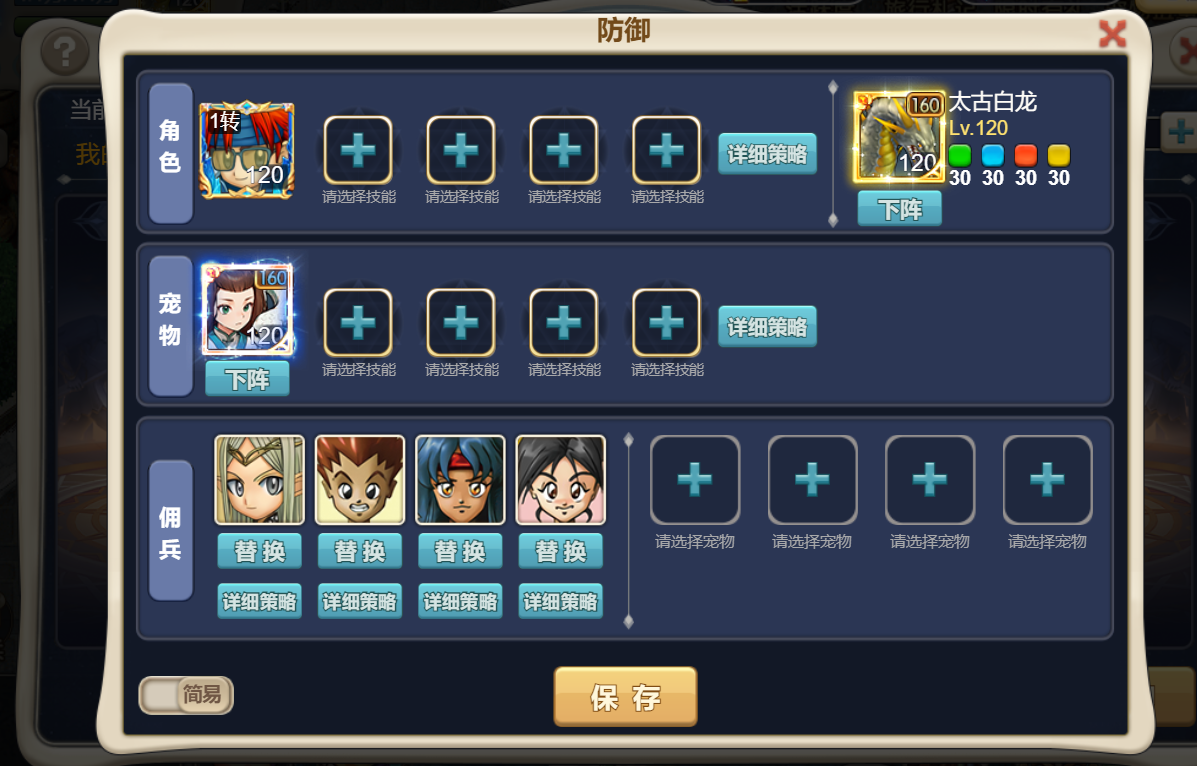Choose the black-haired mercenary portrait
The image size is (1197, 766).
560,480
